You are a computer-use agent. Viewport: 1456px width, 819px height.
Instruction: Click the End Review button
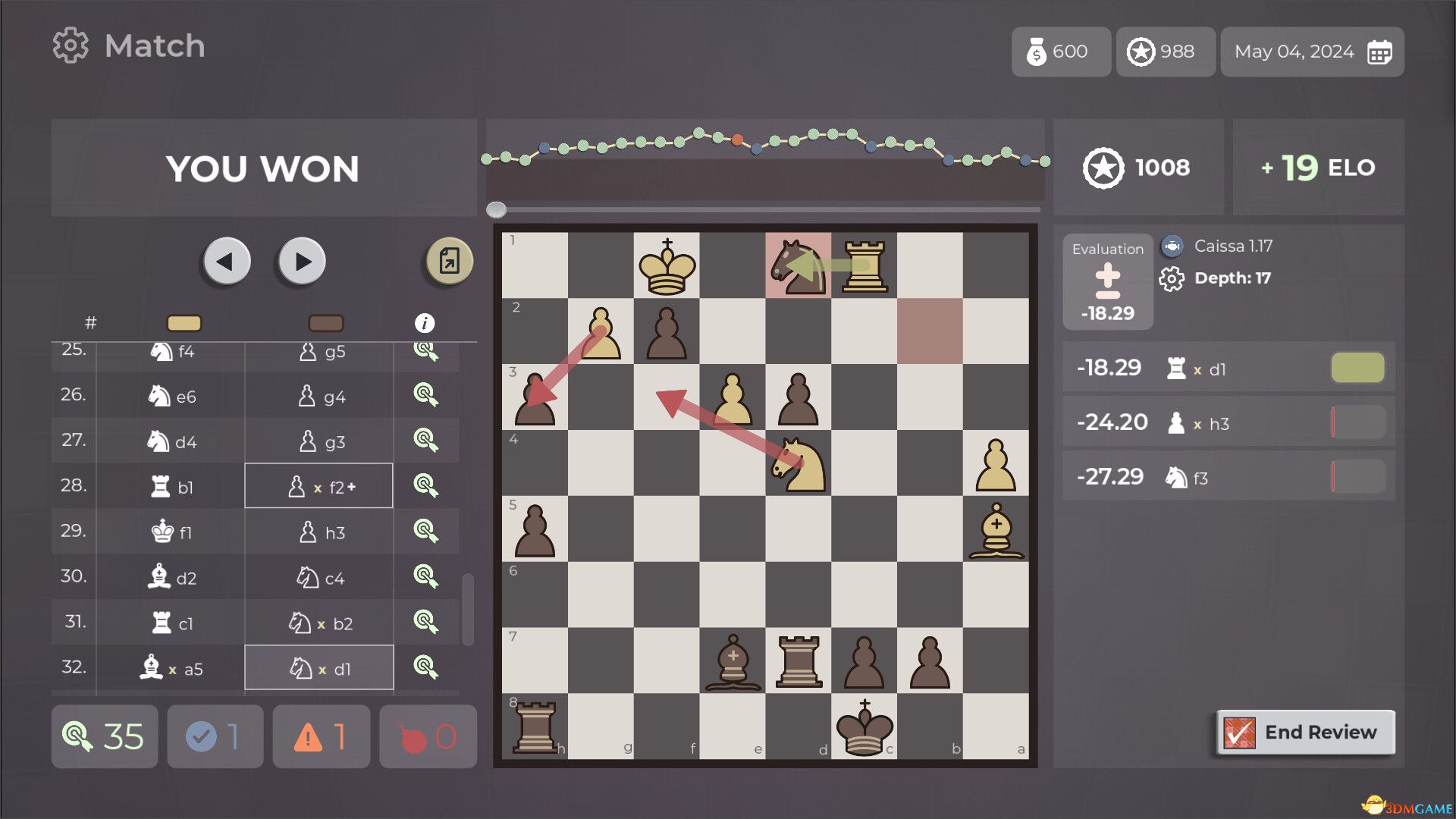1321,732
